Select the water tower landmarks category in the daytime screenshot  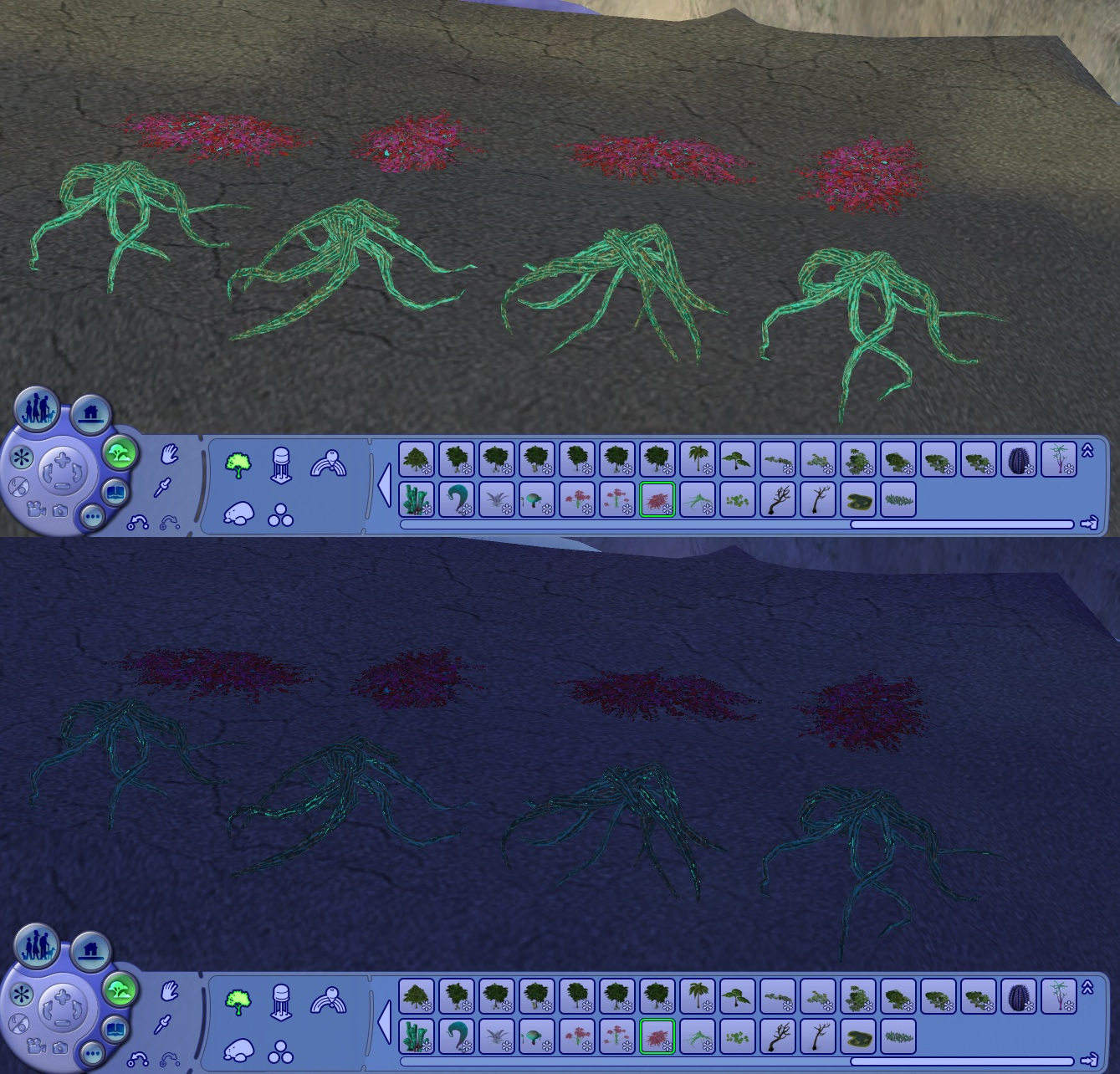point(281,463)
